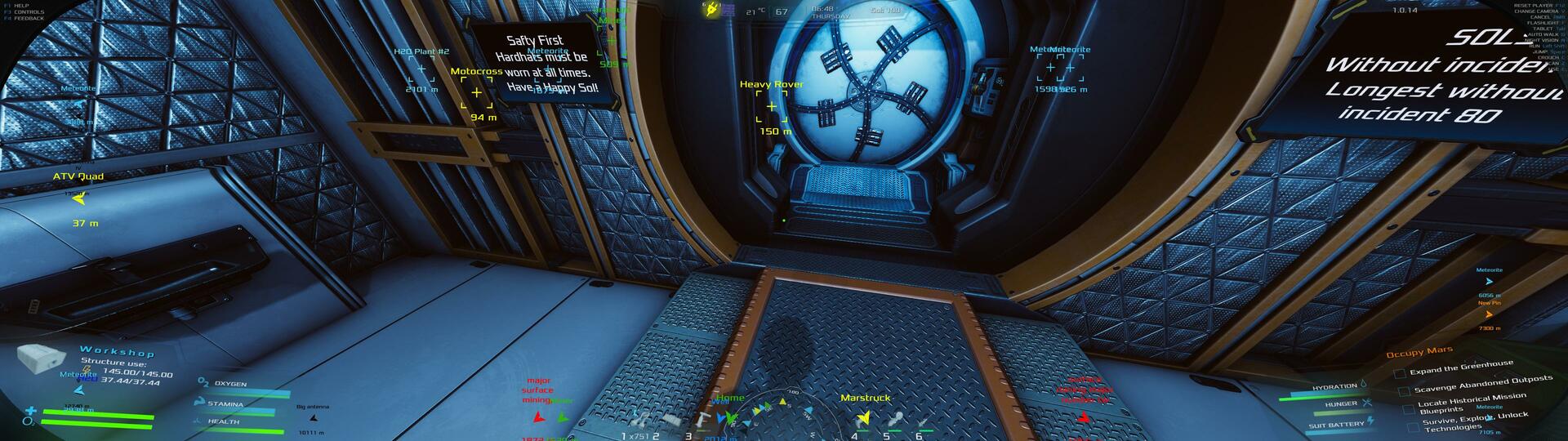Select the Marstruck marker on the compass

coord(863,417)
